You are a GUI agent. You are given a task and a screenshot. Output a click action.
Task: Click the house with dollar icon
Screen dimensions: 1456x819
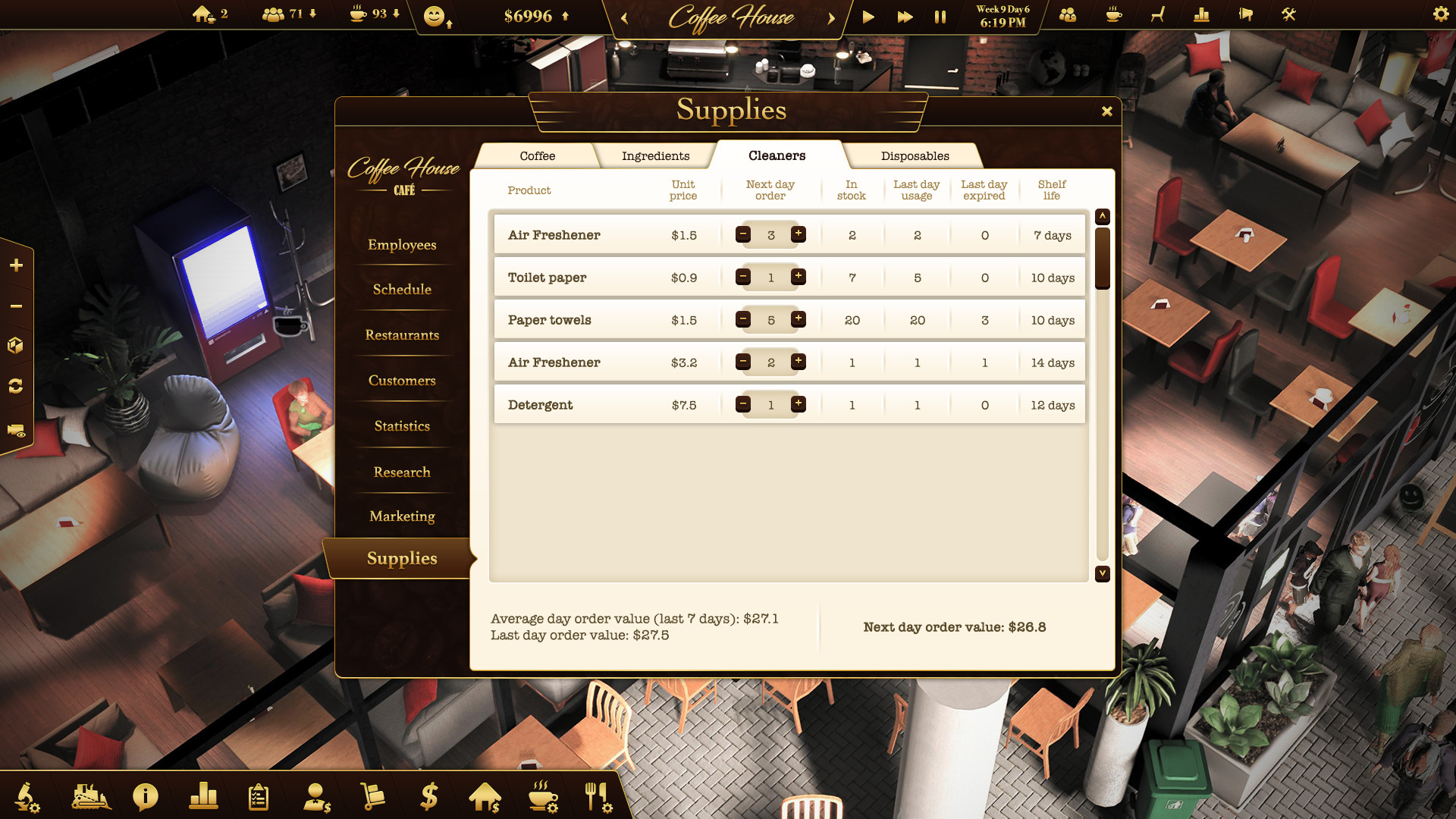click(x=485, y=797)
